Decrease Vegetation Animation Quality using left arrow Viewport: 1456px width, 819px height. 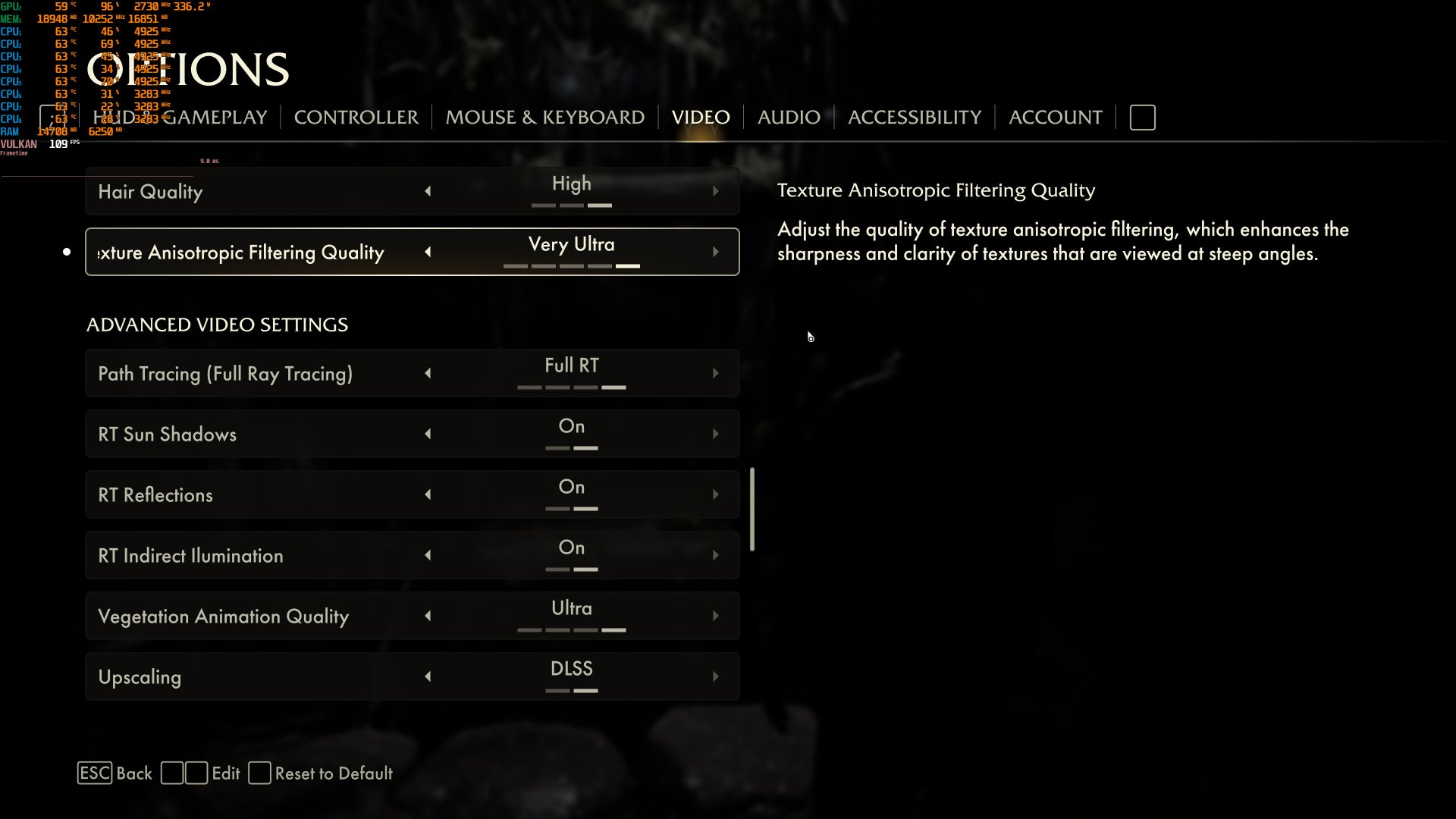428,616
